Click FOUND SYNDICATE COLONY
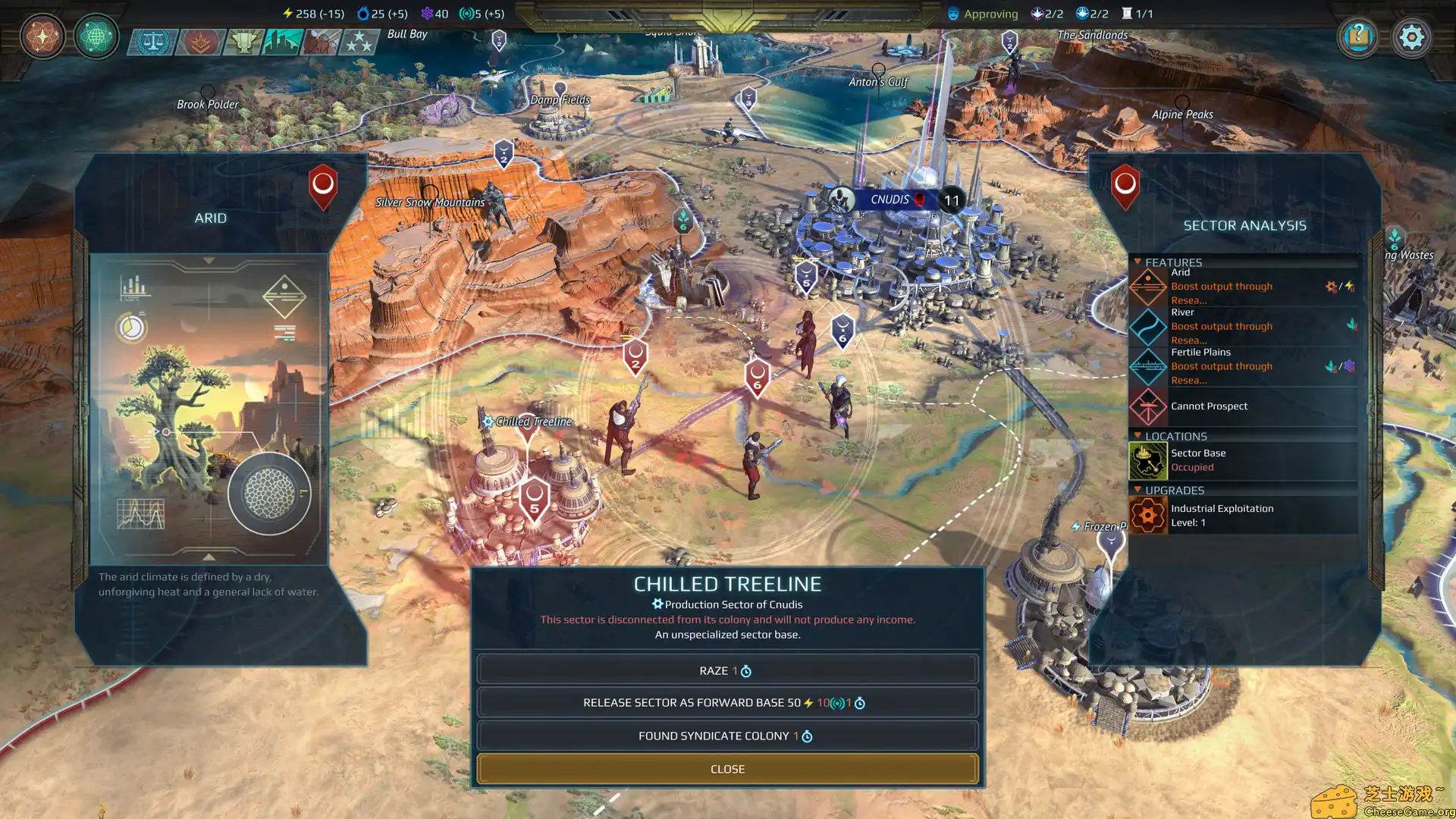Viewport: 1456px width, 819px height. [726, 735]
